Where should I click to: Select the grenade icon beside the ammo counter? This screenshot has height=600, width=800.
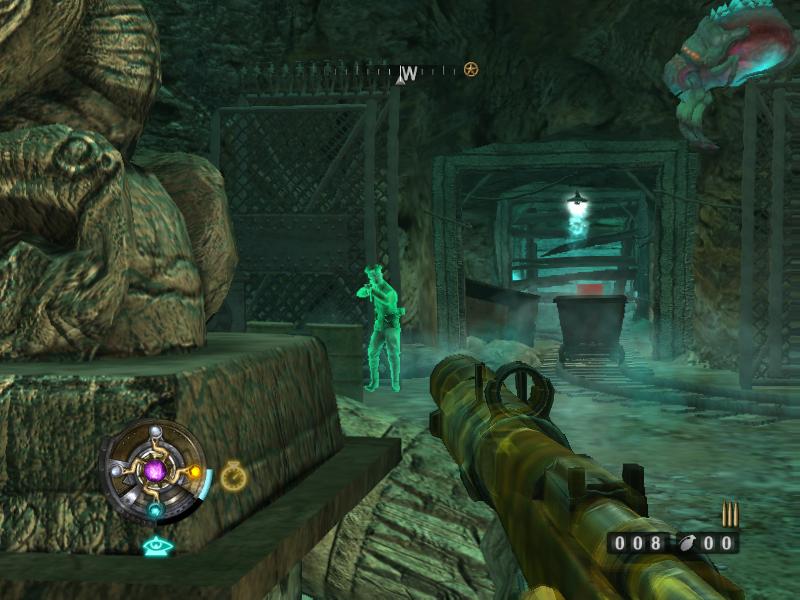click(686, 543)
